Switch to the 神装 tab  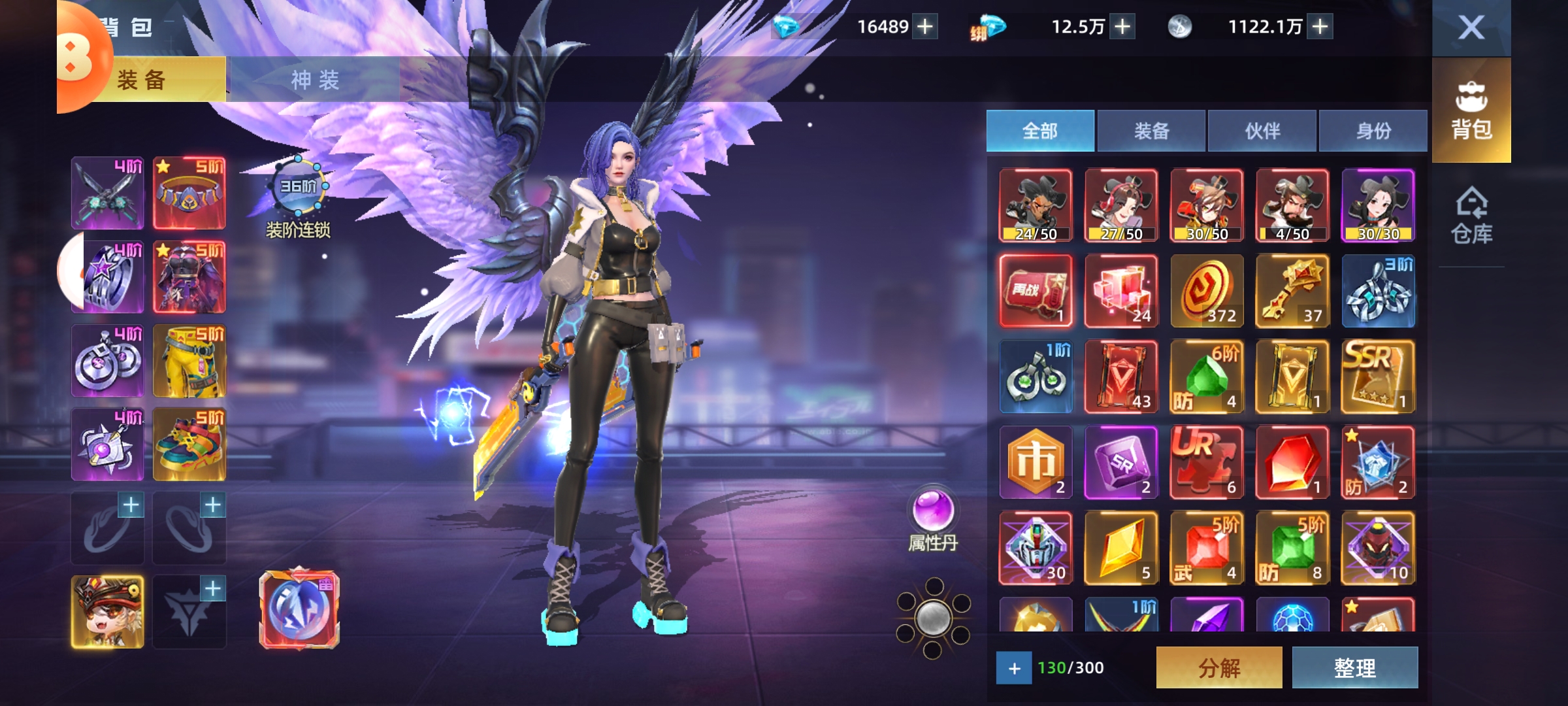point(314,80)
